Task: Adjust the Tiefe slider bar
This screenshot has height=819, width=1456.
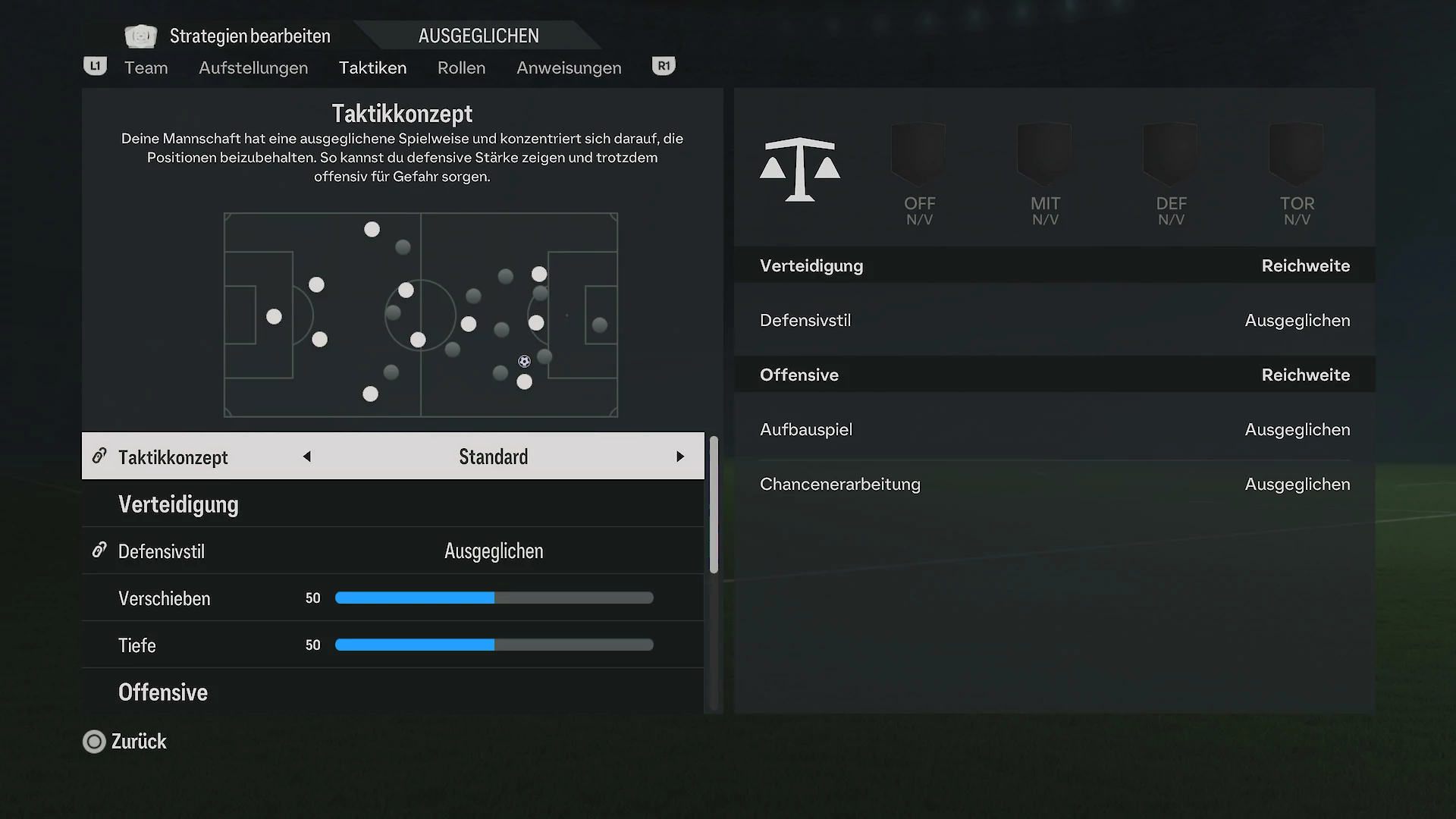Action: tap(494, 645)
